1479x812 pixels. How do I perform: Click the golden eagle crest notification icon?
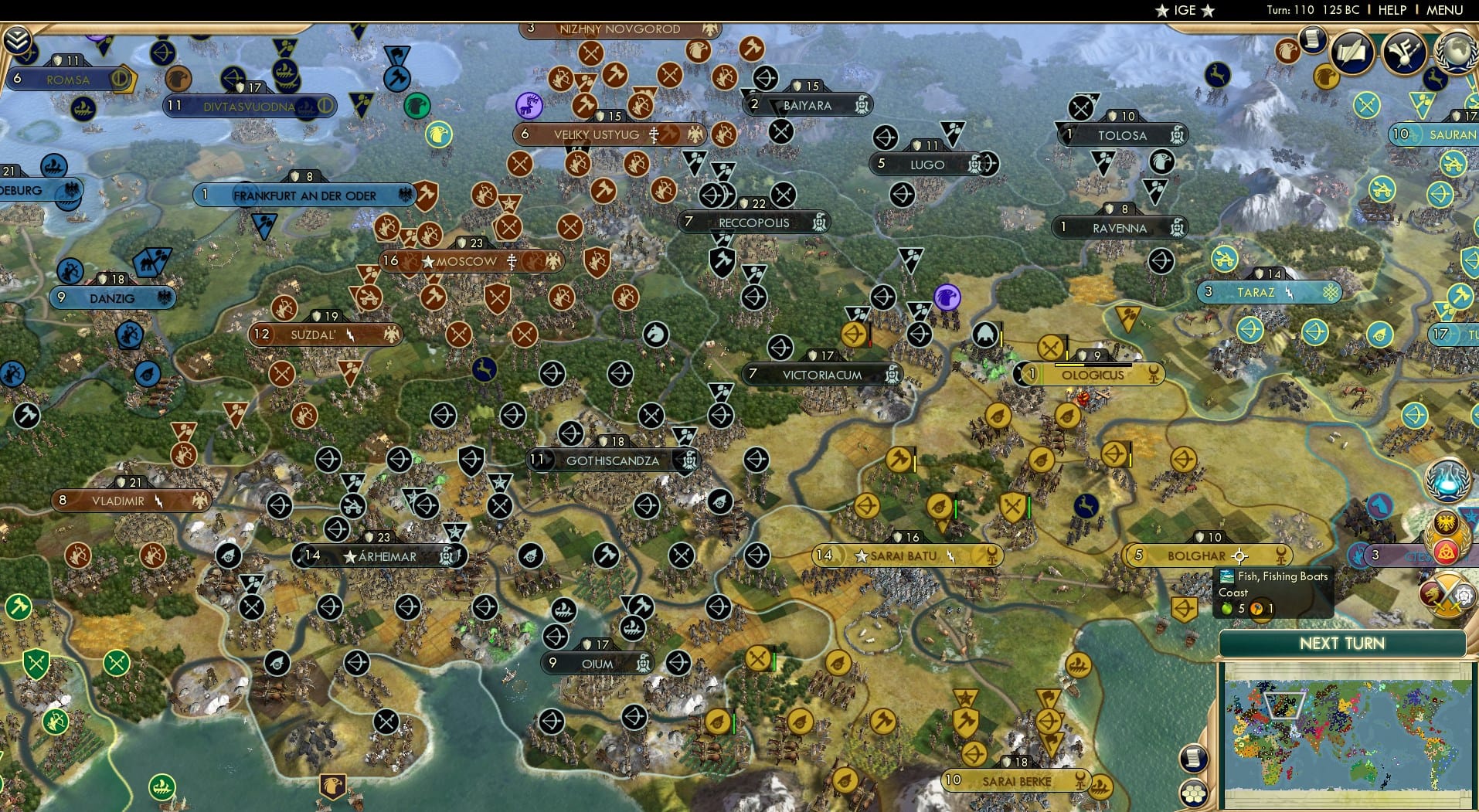point(1446,522)
